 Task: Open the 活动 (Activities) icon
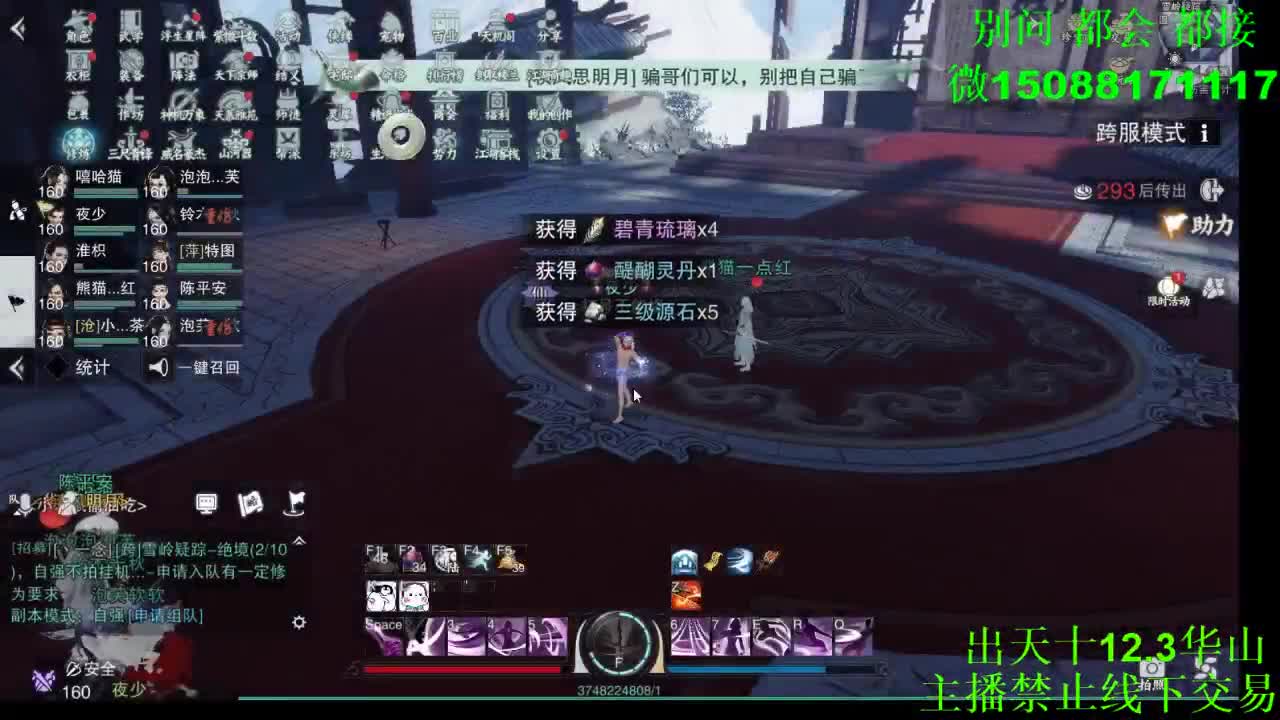pyautogui.click(x=288, y=25)
